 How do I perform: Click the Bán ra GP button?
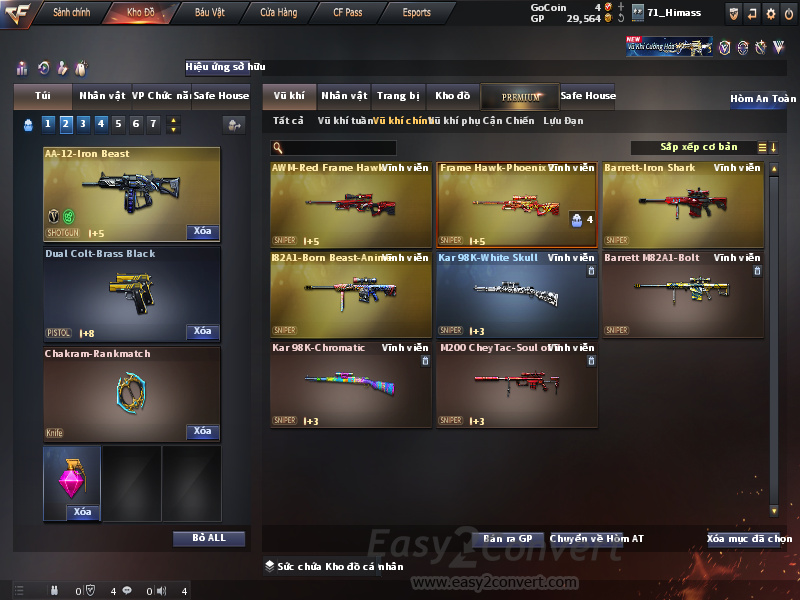coord(507,539)
